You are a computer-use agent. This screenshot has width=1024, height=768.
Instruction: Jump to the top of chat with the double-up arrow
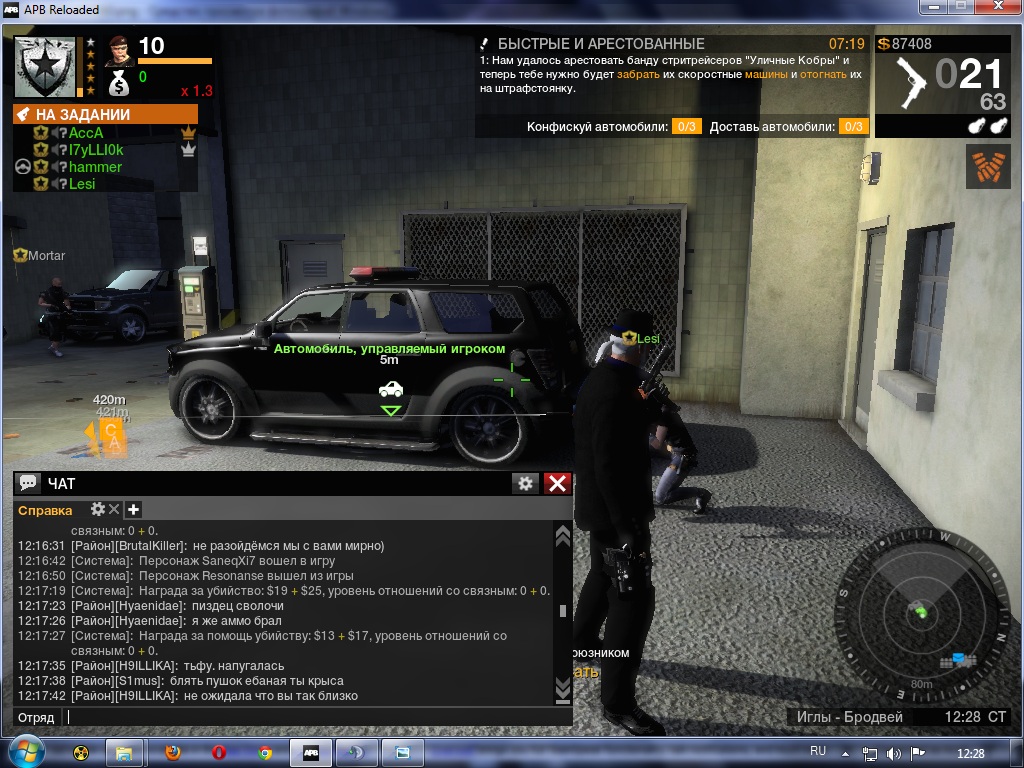coord(563,537)
